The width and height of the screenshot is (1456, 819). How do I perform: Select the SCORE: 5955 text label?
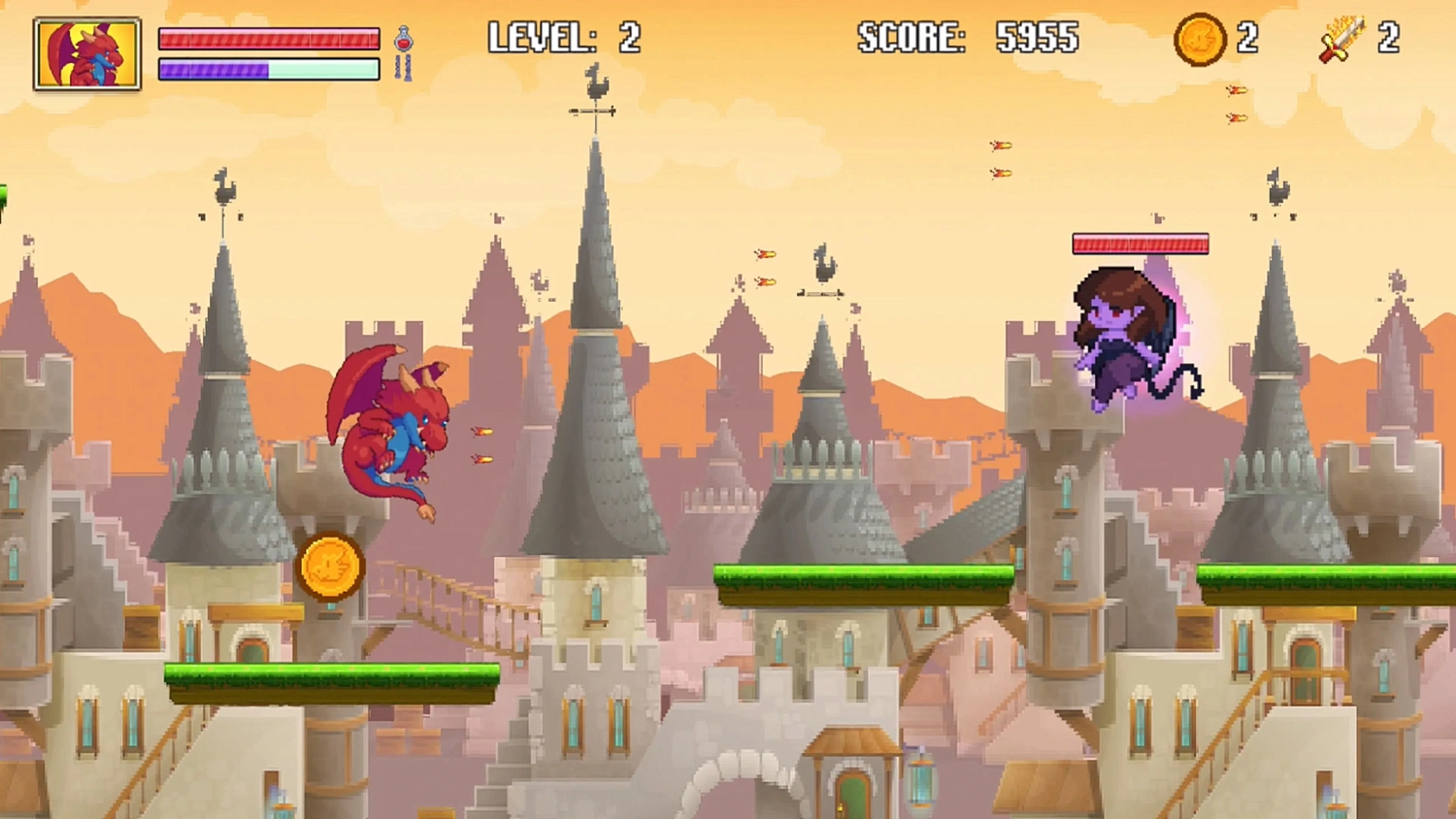[x=966, y=36]
